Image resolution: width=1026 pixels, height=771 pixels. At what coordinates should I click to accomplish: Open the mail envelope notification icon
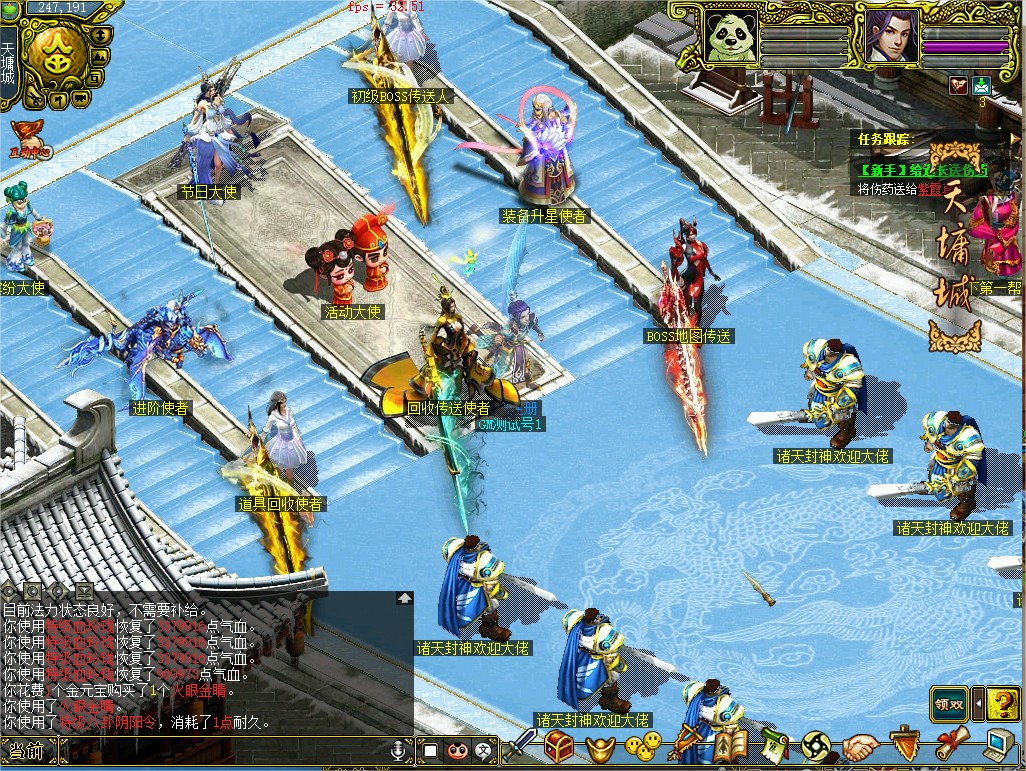981,85
